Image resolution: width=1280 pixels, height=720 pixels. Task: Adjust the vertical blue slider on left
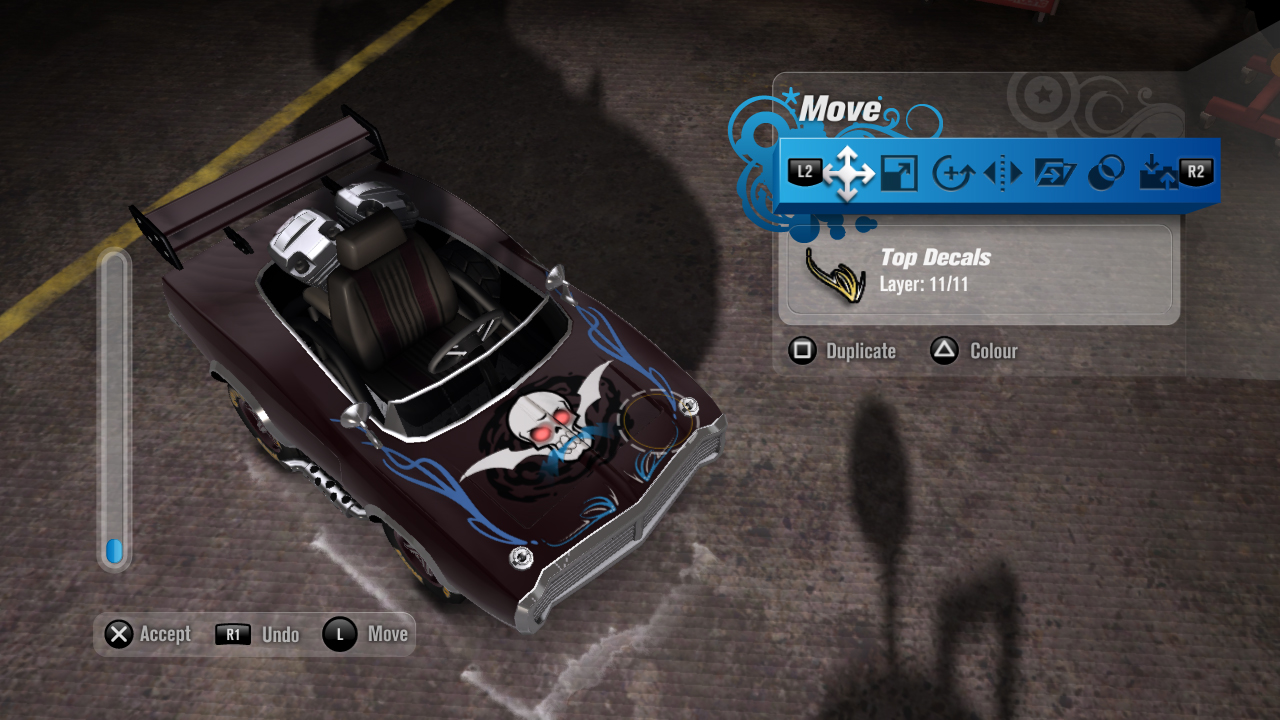click(114, 550)
